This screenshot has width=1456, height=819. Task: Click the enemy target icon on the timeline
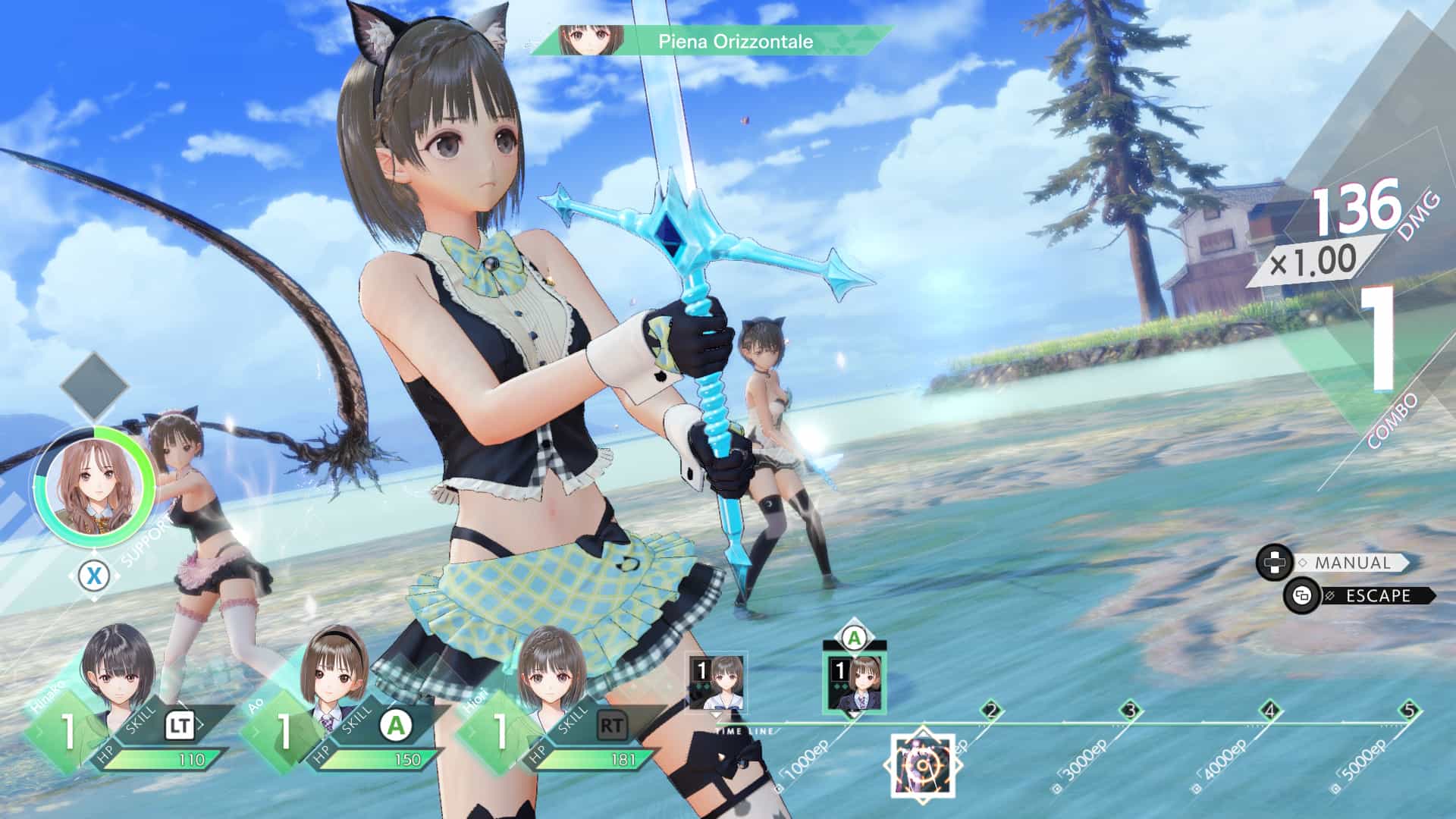coord(922,766)
